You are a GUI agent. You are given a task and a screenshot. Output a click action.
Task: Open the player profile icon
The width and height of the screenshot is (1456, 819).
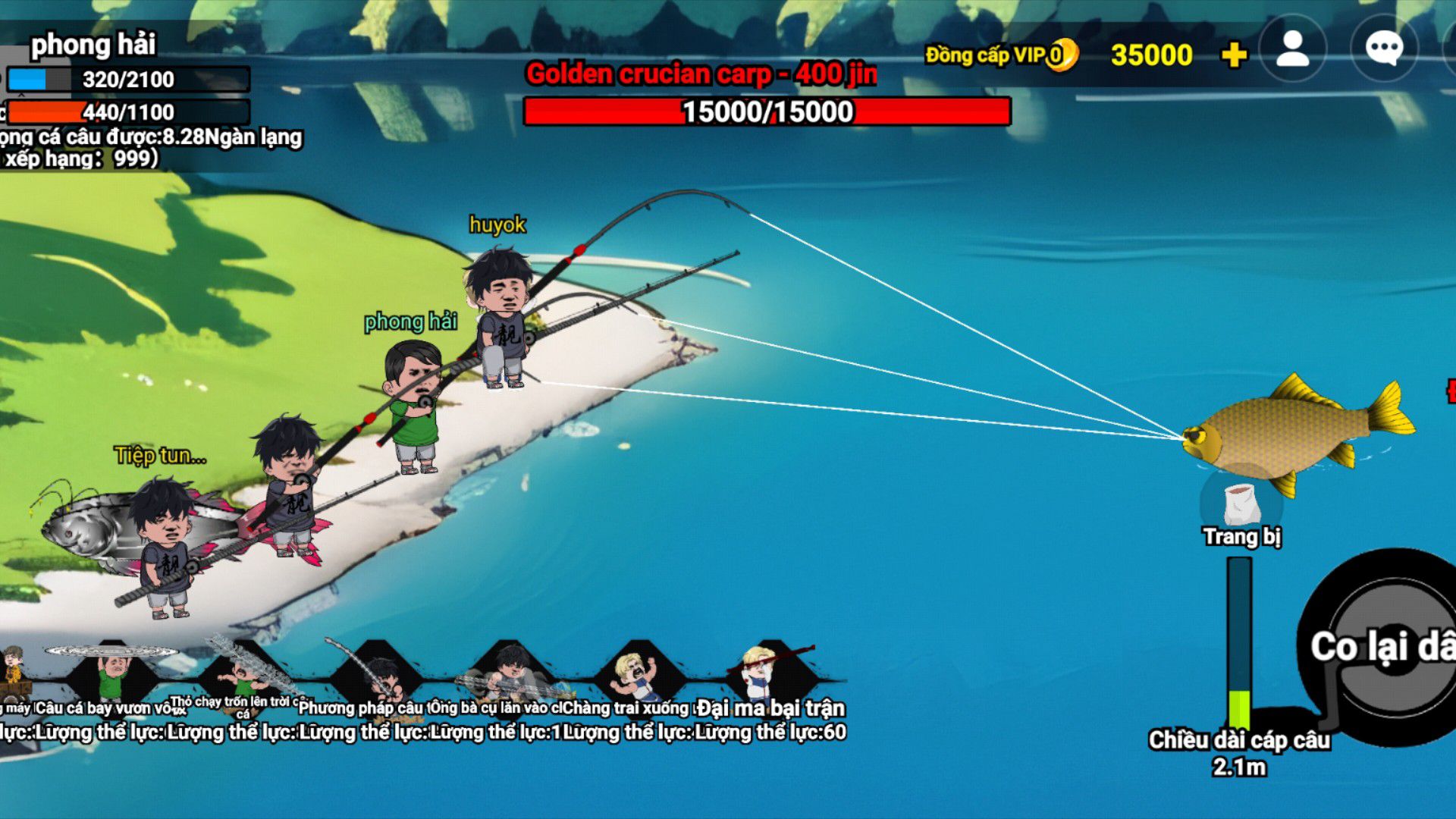tap(1292, 49)
